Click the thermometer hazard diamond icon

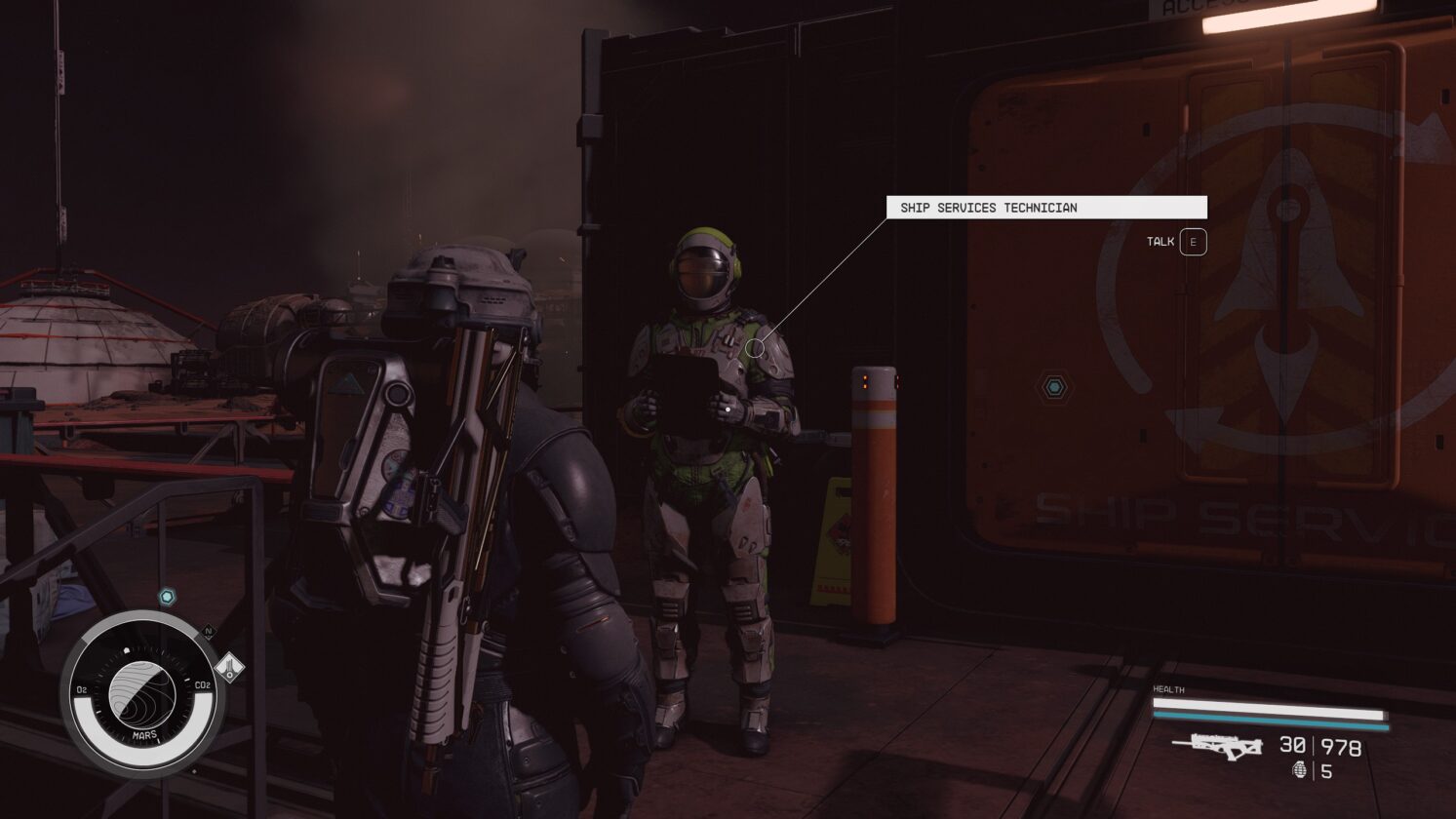230,669
